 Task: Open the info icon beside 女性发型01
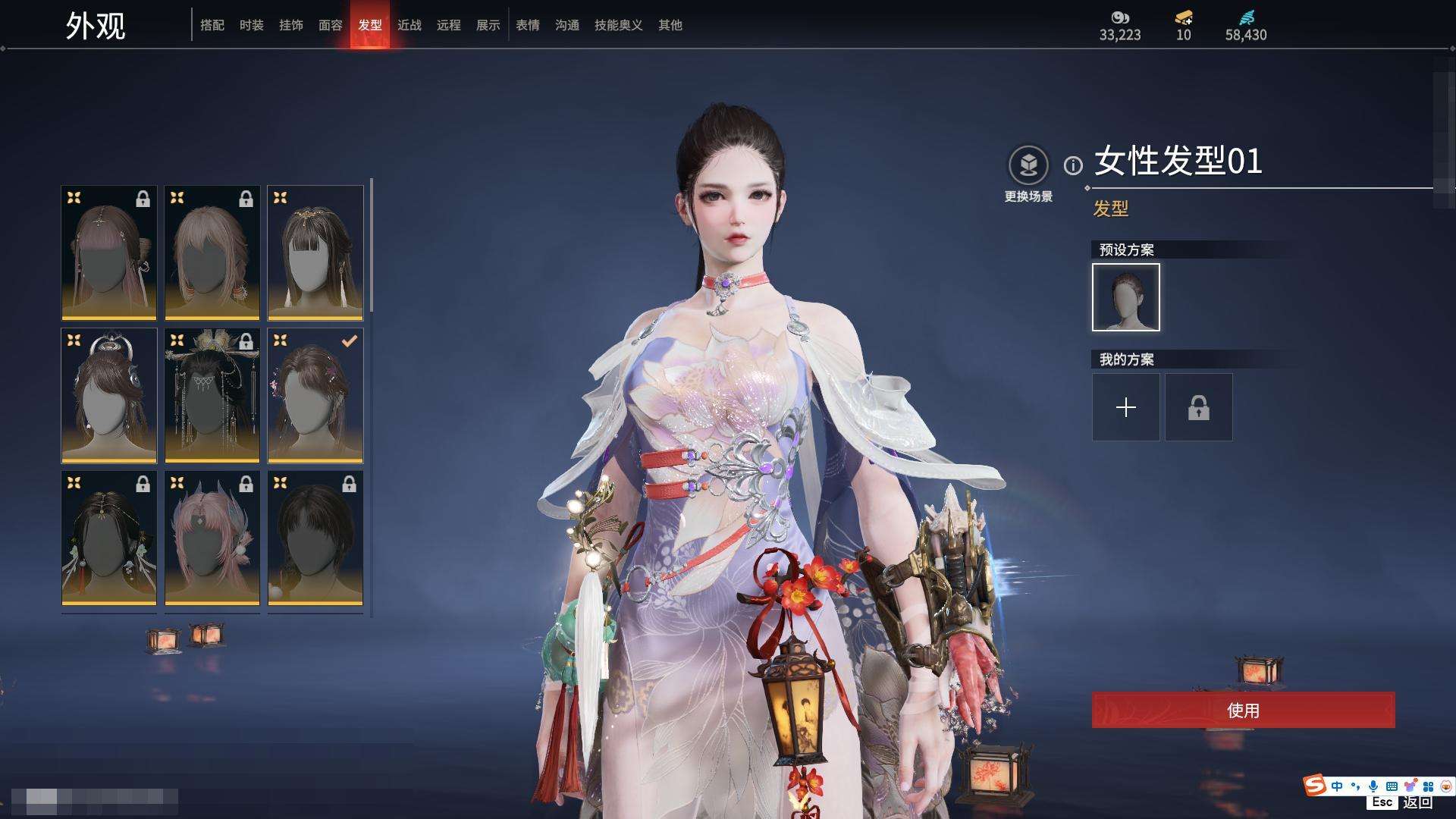pyautogui.click(x=1073, y=165)
